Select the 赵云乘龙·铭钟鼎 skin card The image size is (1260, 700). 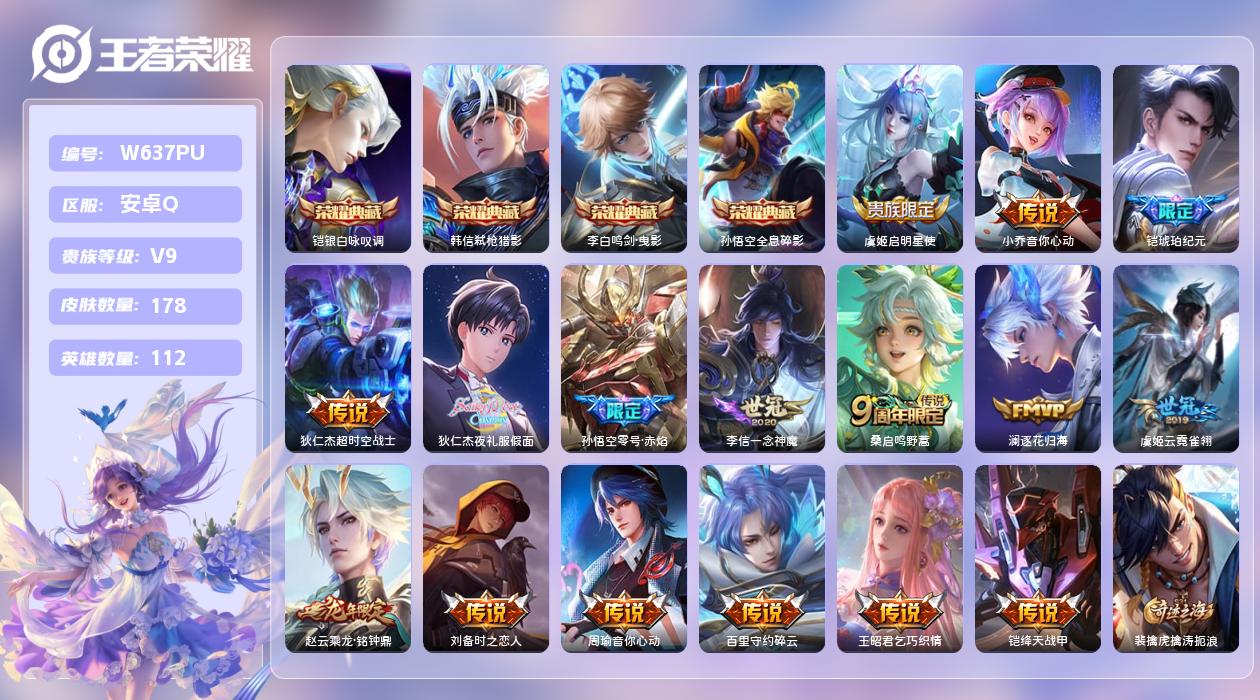[348, 558]
